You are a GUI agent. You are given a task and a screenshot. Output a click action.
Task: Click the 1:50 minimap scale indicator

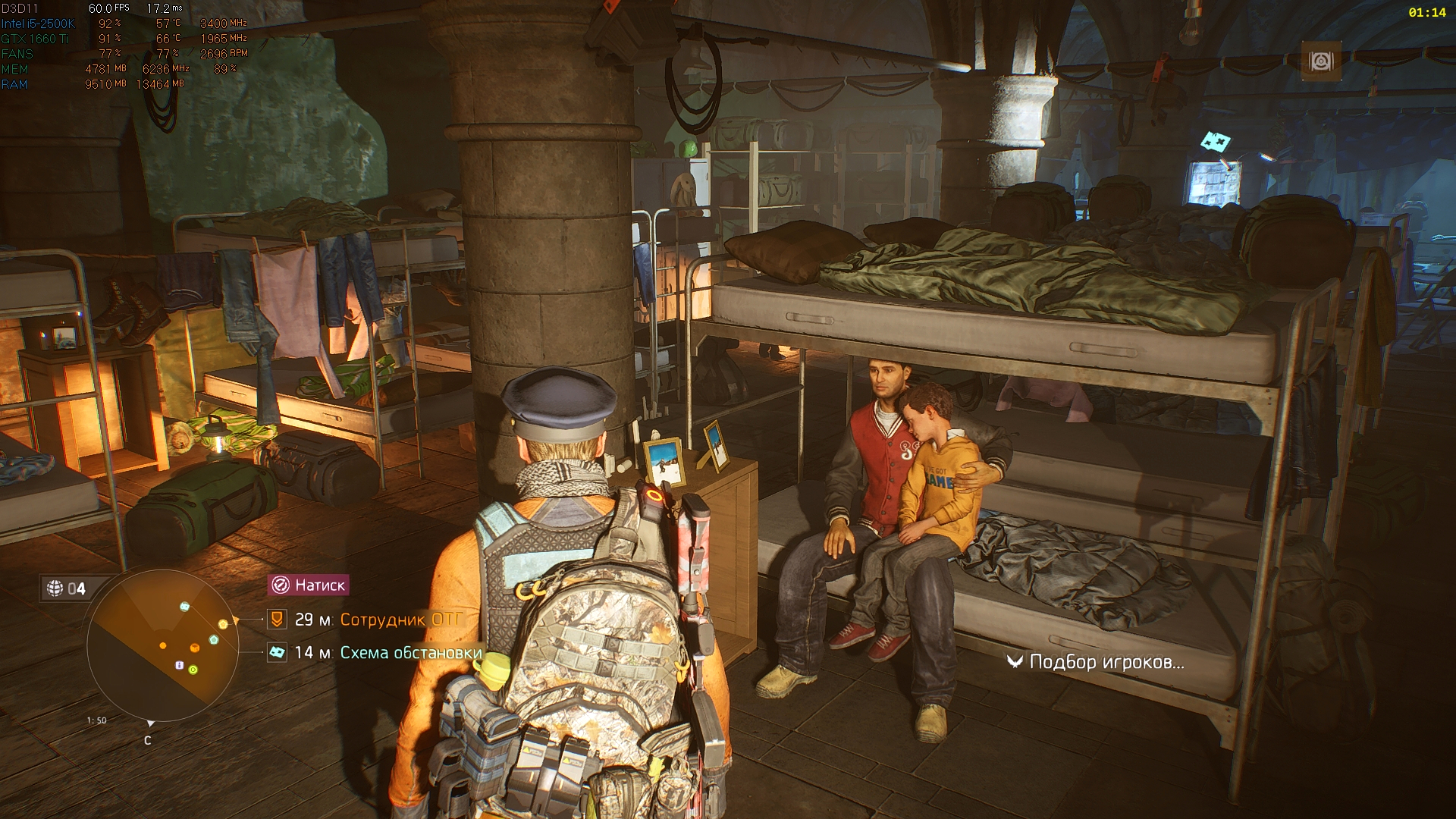[96, 720]
